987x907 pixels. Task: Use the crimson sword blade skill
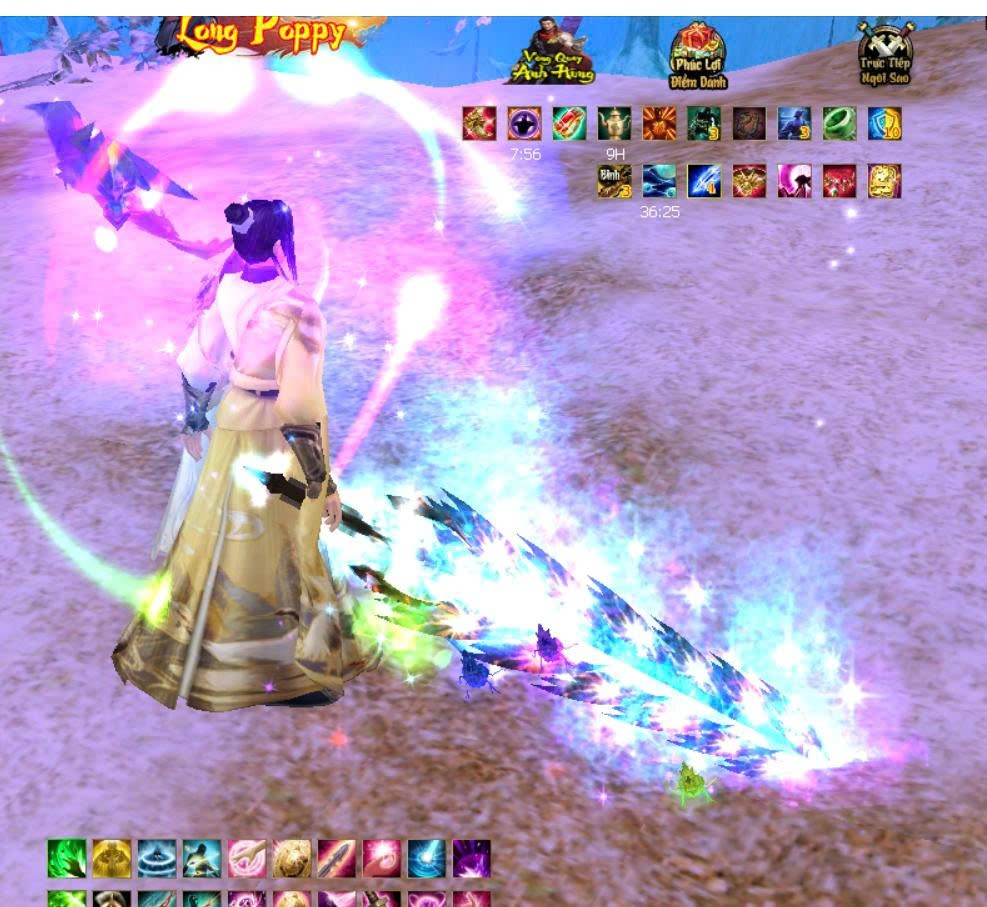pos(337,858)
